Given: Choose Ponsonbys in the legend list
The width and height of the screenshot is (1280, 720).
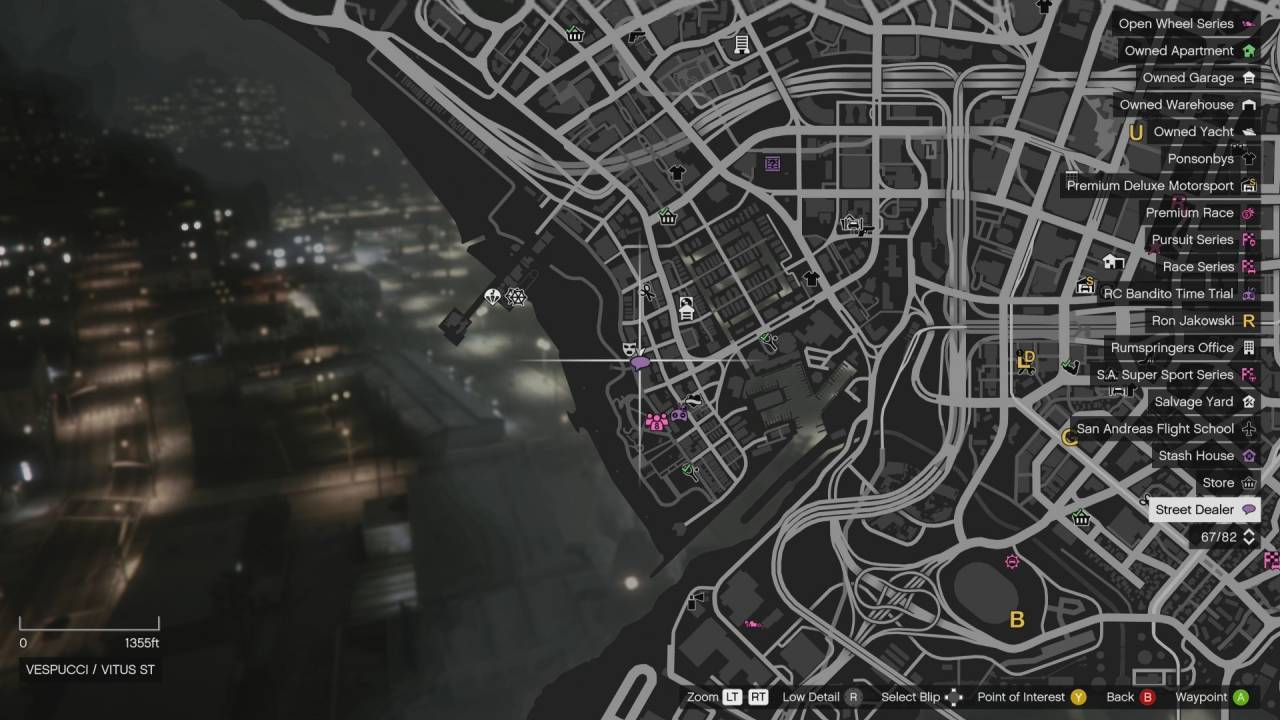Looking at the screenshot, I should [1210, 159].
